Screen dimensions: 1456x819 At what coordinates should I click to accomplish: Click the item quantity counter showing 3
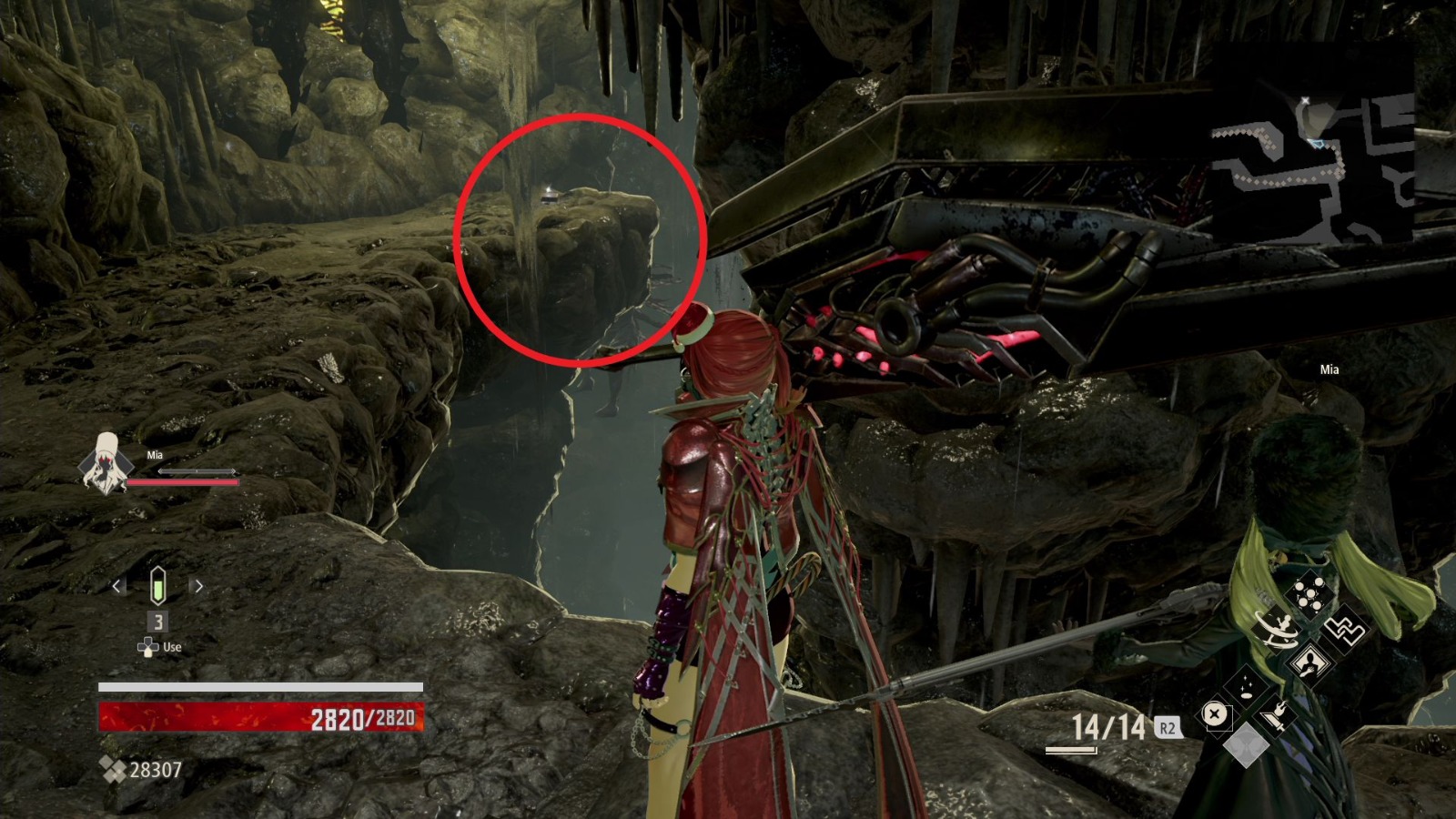(x=157, y=622)
